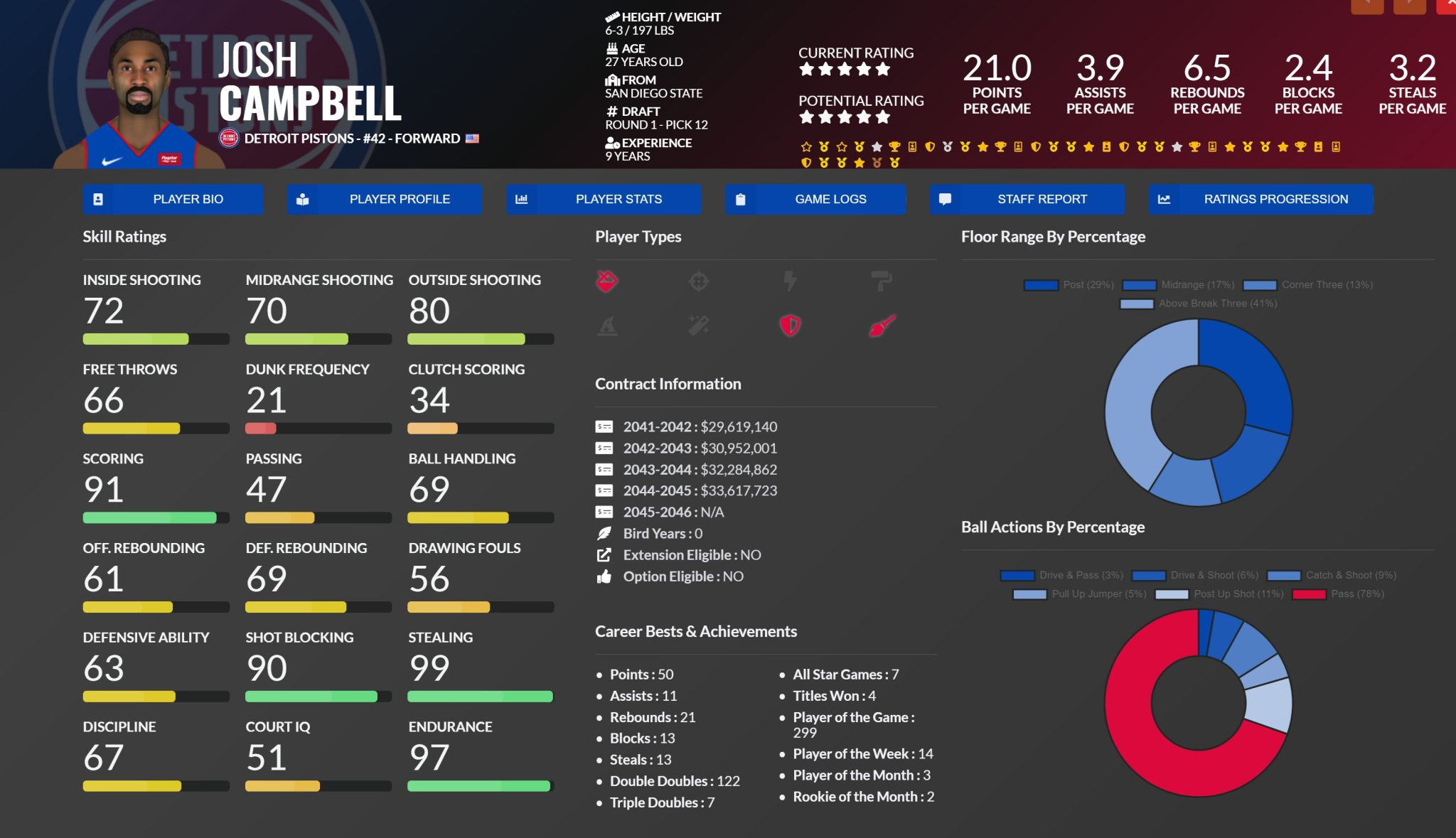
Task: Toggle the Above Break Three legend entry
Action: point(1199,303)
